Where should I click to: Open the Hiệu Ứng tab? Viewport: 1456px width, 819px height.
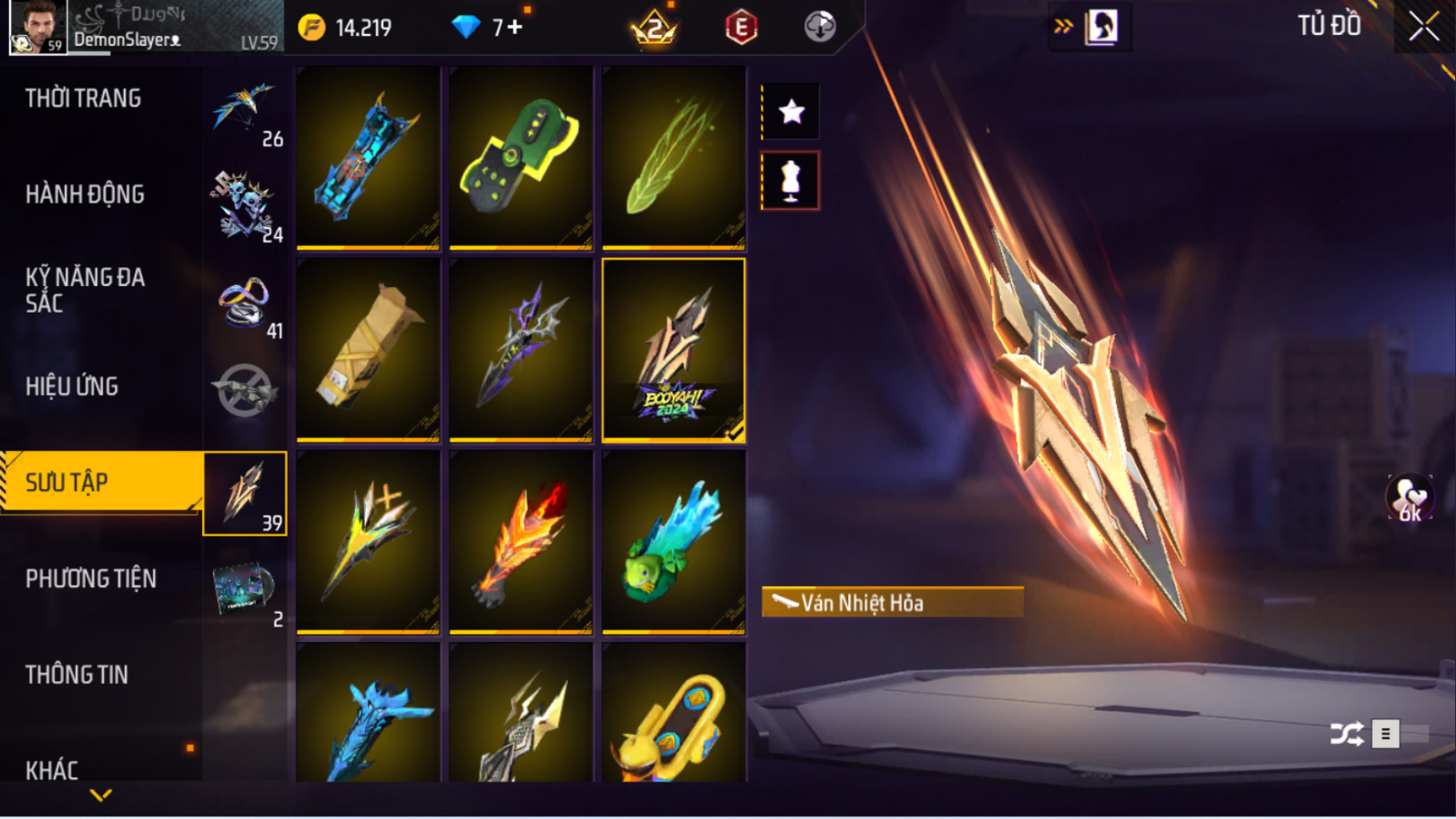72,387
